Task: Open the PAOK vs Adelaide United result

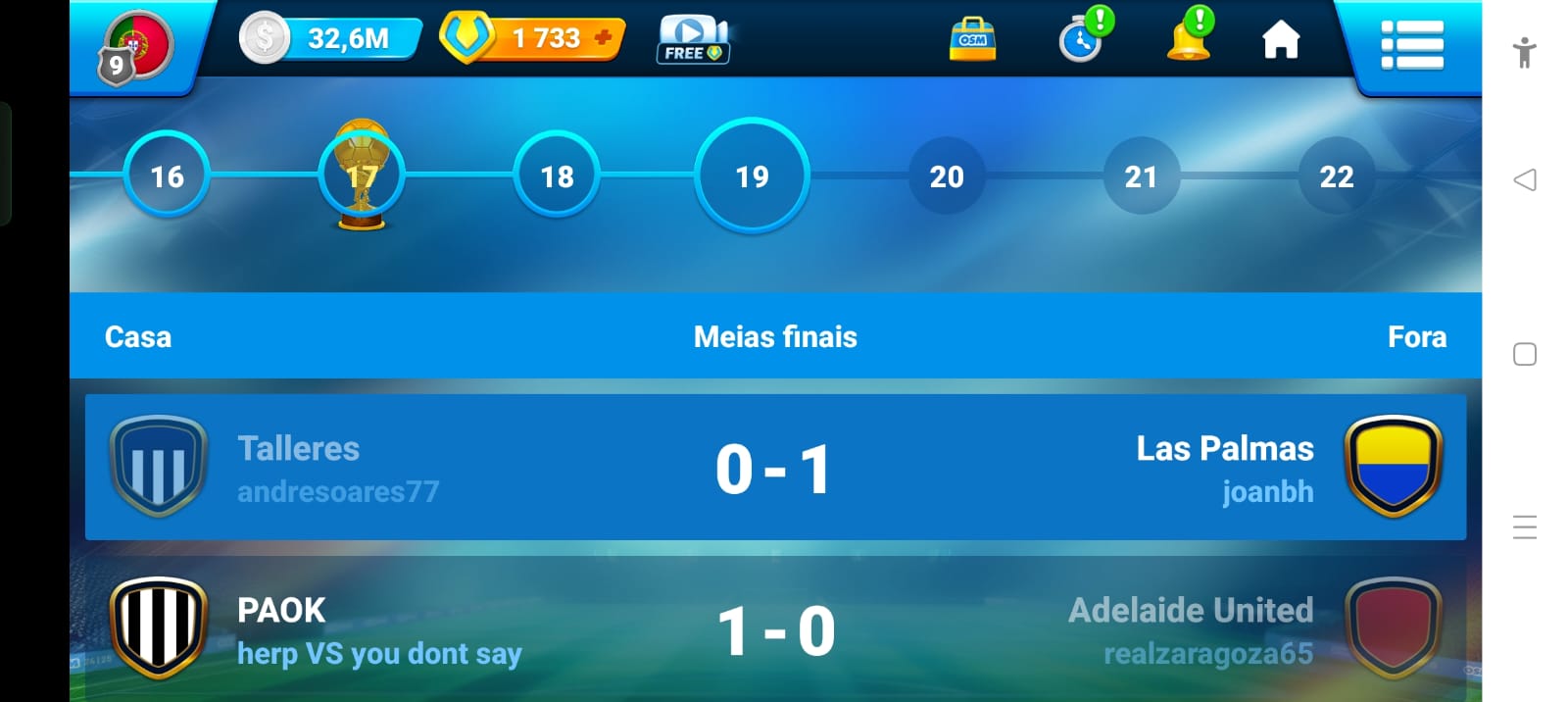Action: 775,629
